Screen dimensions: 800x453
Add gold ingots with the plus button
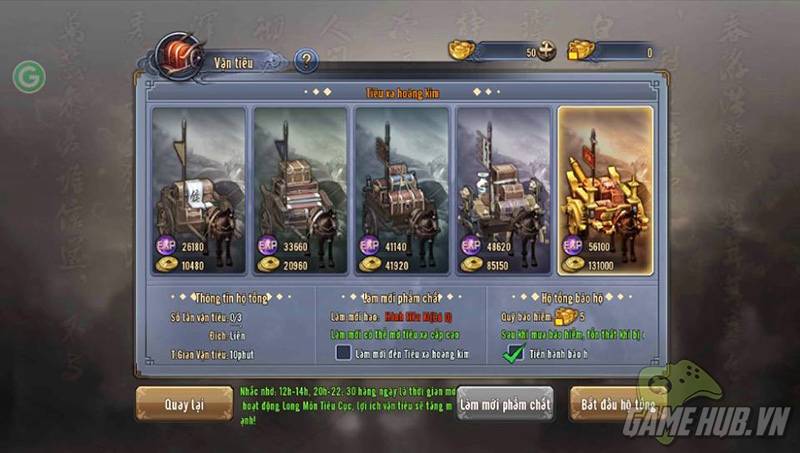pos(546,52)
